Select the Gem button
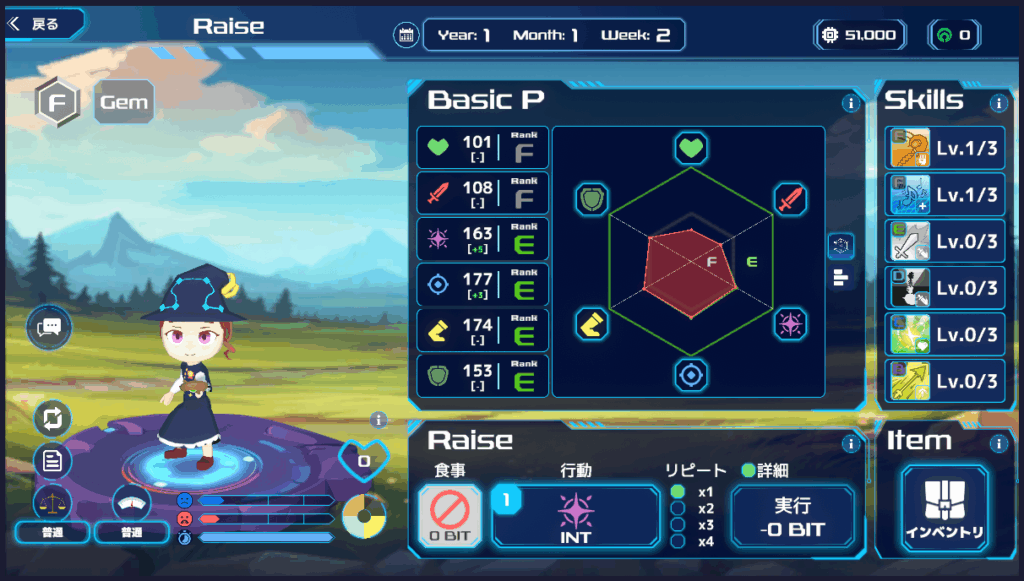 pyautogui.click(x=124, y=102)
